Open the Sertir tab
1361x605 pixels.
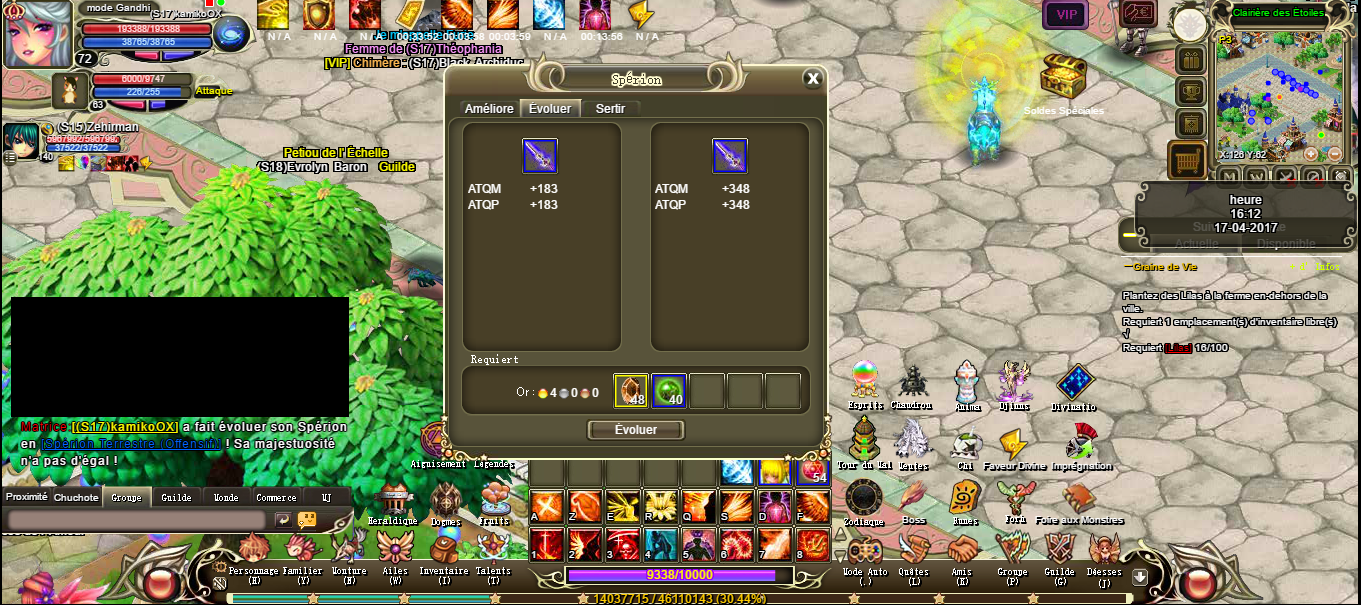(x=609, y=109)
